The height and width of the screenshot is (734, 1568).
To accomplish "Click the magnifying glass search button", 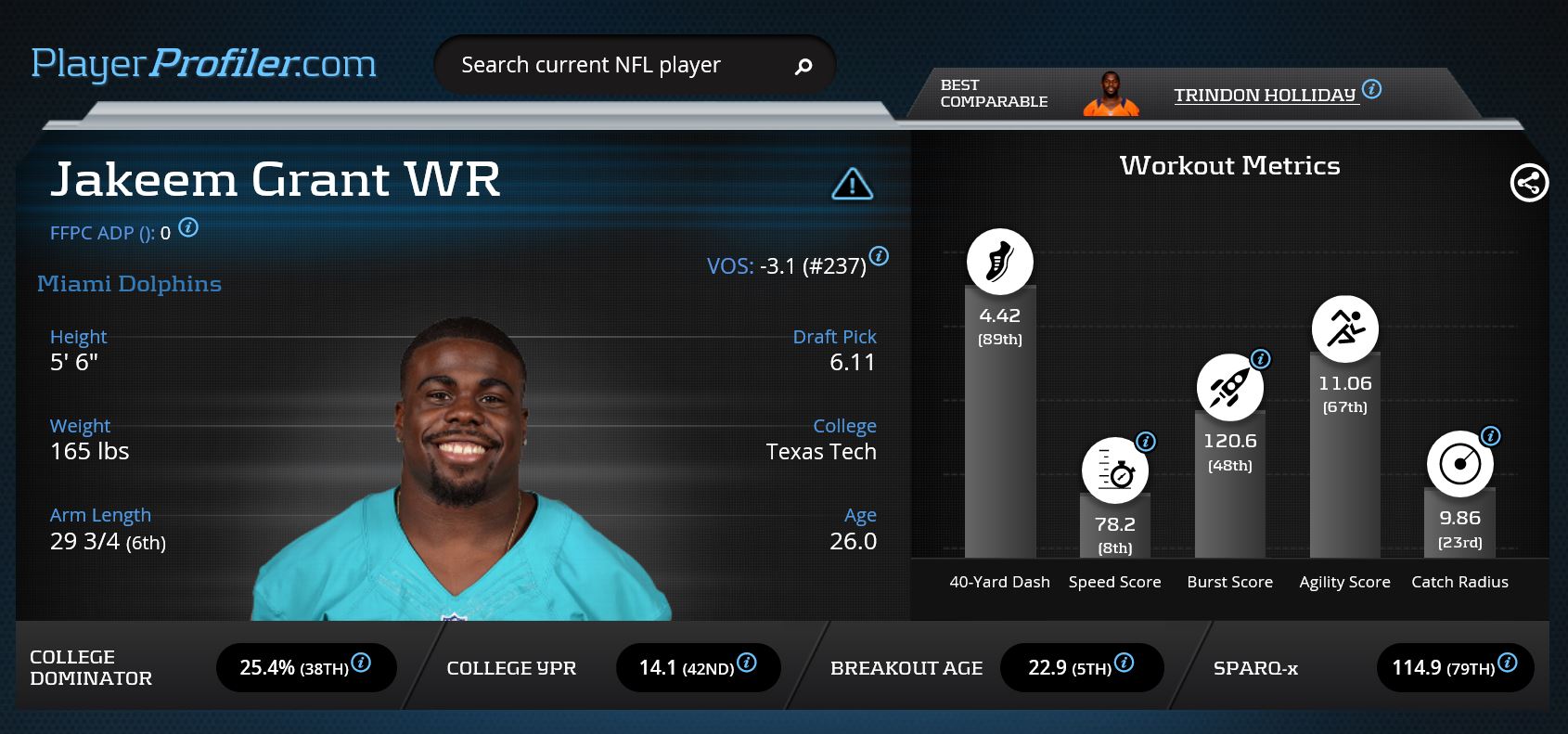I will pos(803,65).
